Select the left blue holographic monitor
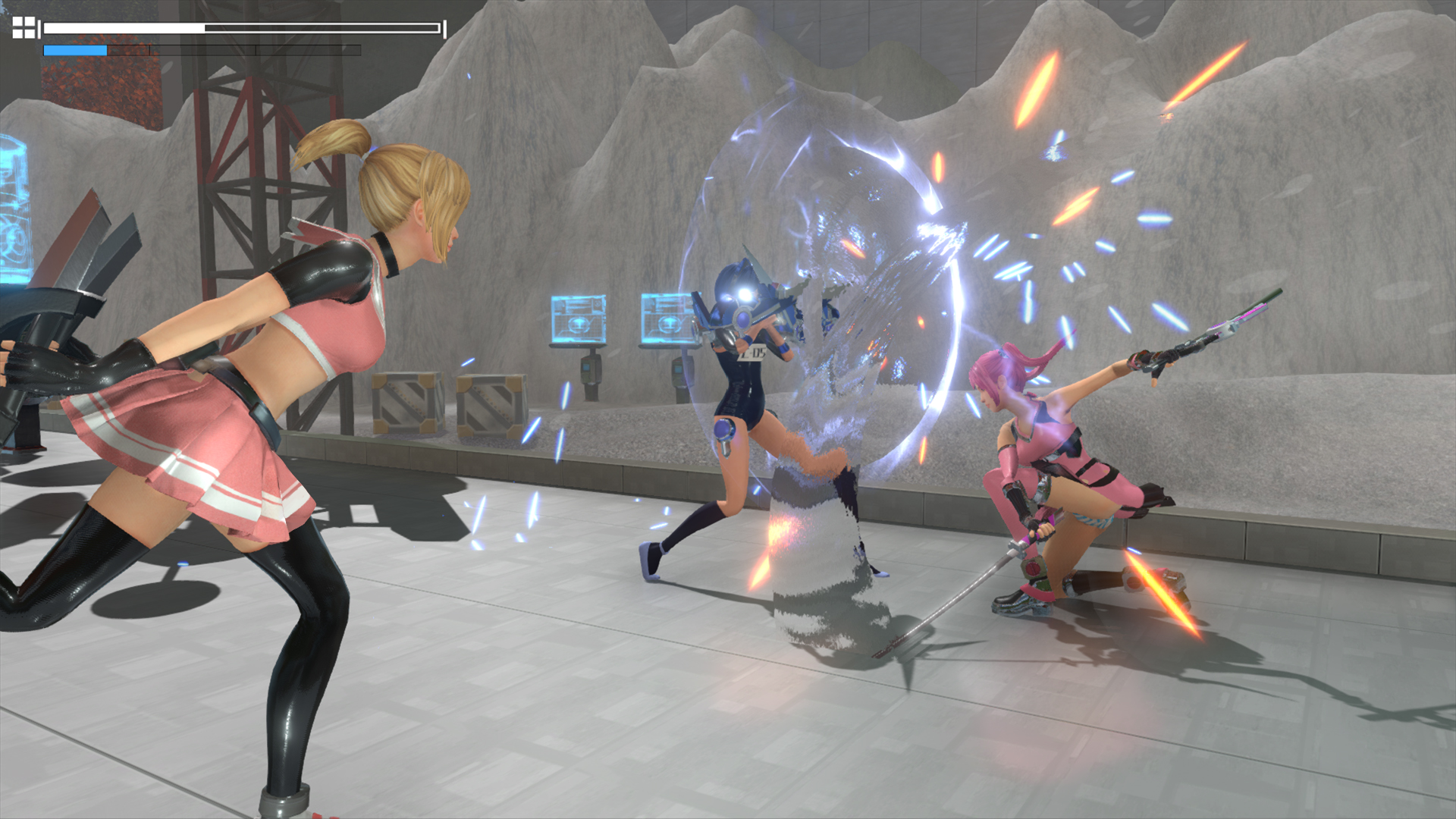This screenshot has width=1456, height=819. pyautogui.click(x=580, y=318)
